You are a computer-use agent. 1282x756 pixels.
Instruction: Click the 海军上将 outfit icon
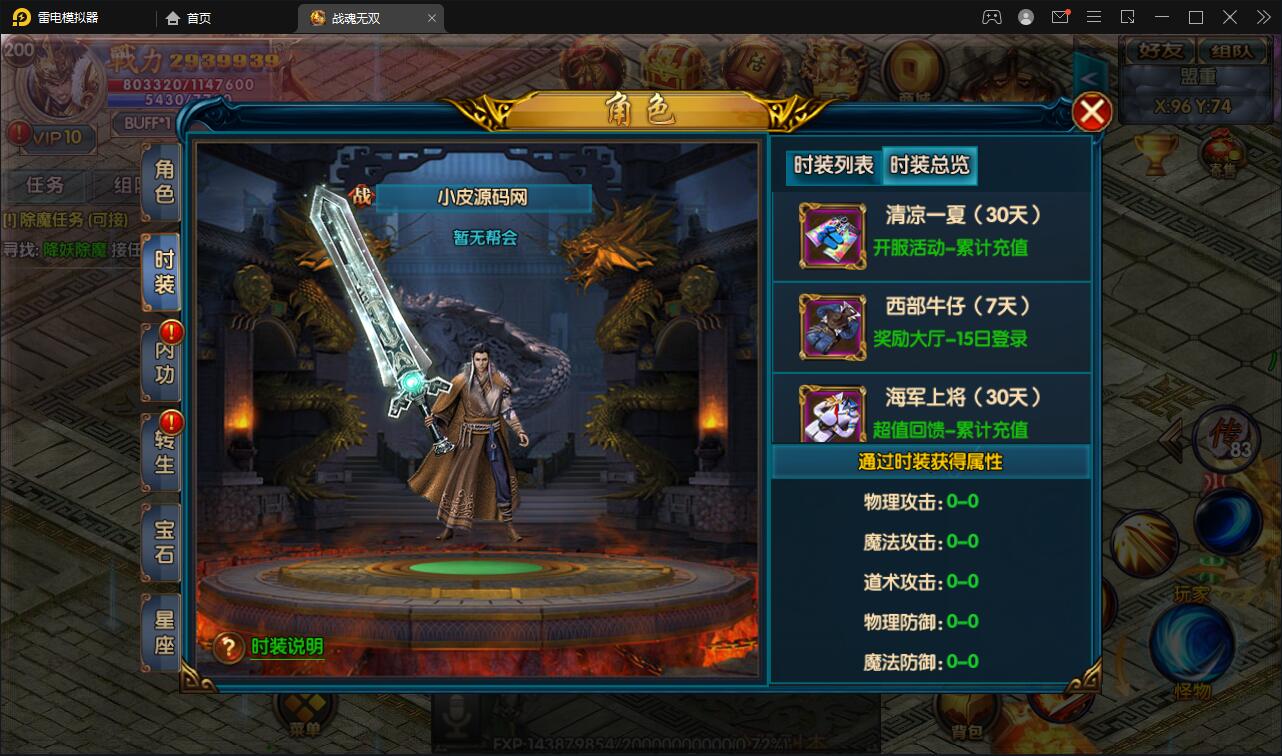pyautogui.click(x=833, y=410)
